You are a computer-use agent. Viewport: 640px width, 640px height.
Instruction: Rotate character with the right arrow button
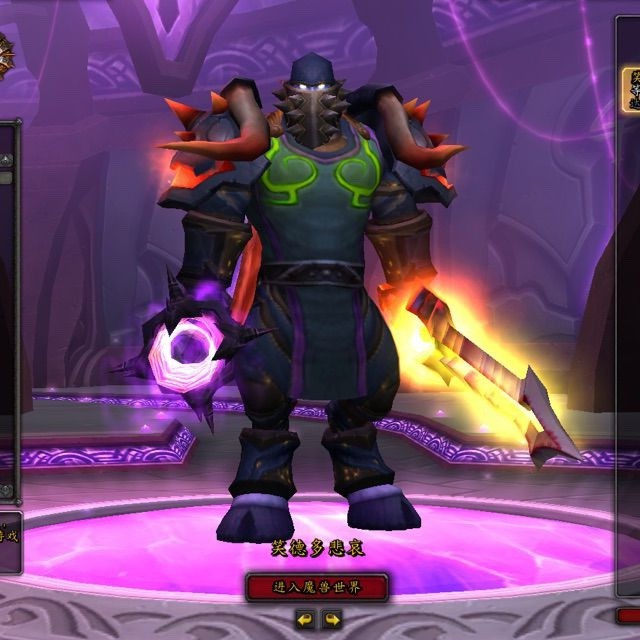coord(331,620)
